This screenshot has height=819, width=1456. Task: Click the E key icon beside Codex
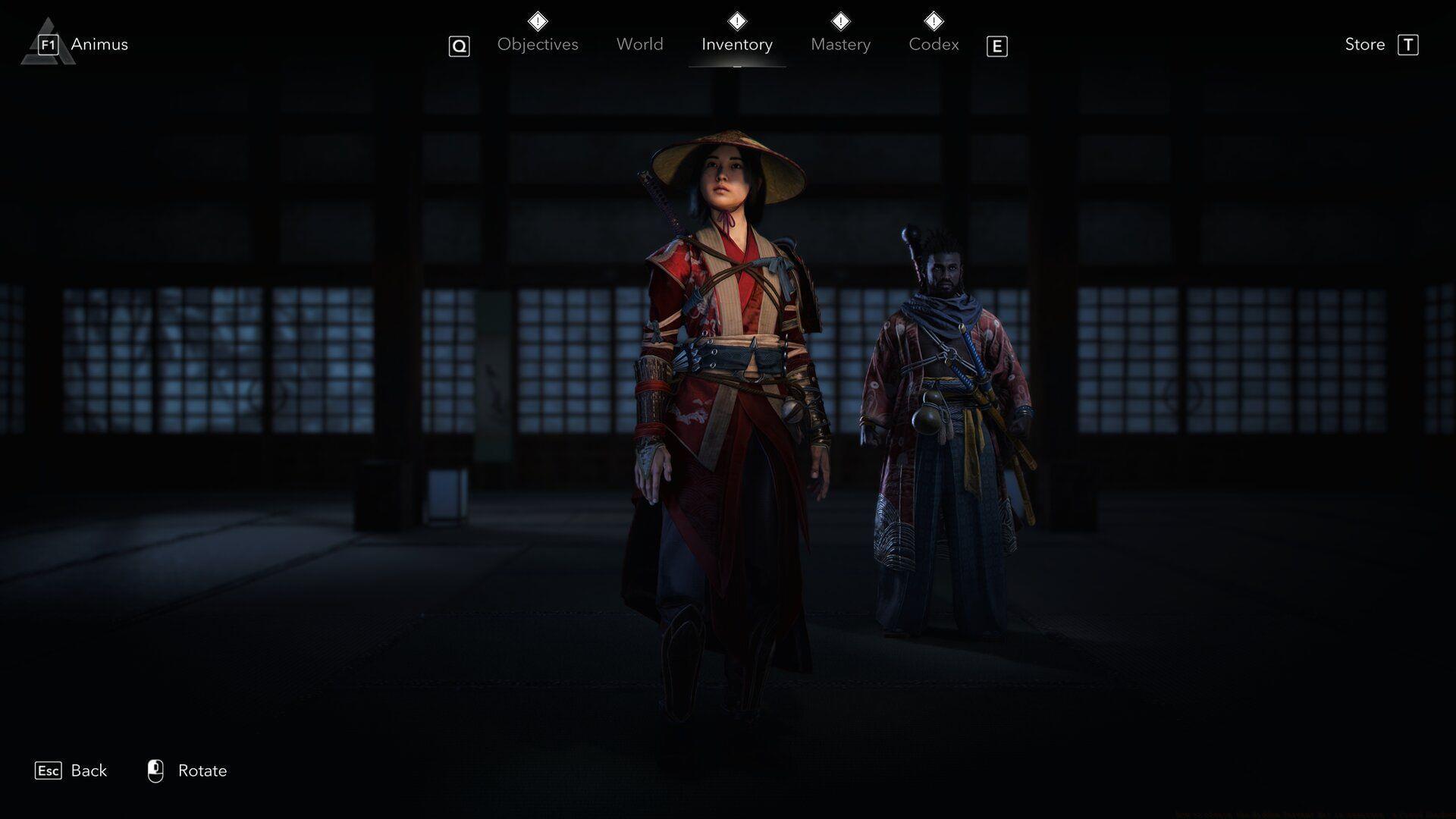tap(997, 45)
